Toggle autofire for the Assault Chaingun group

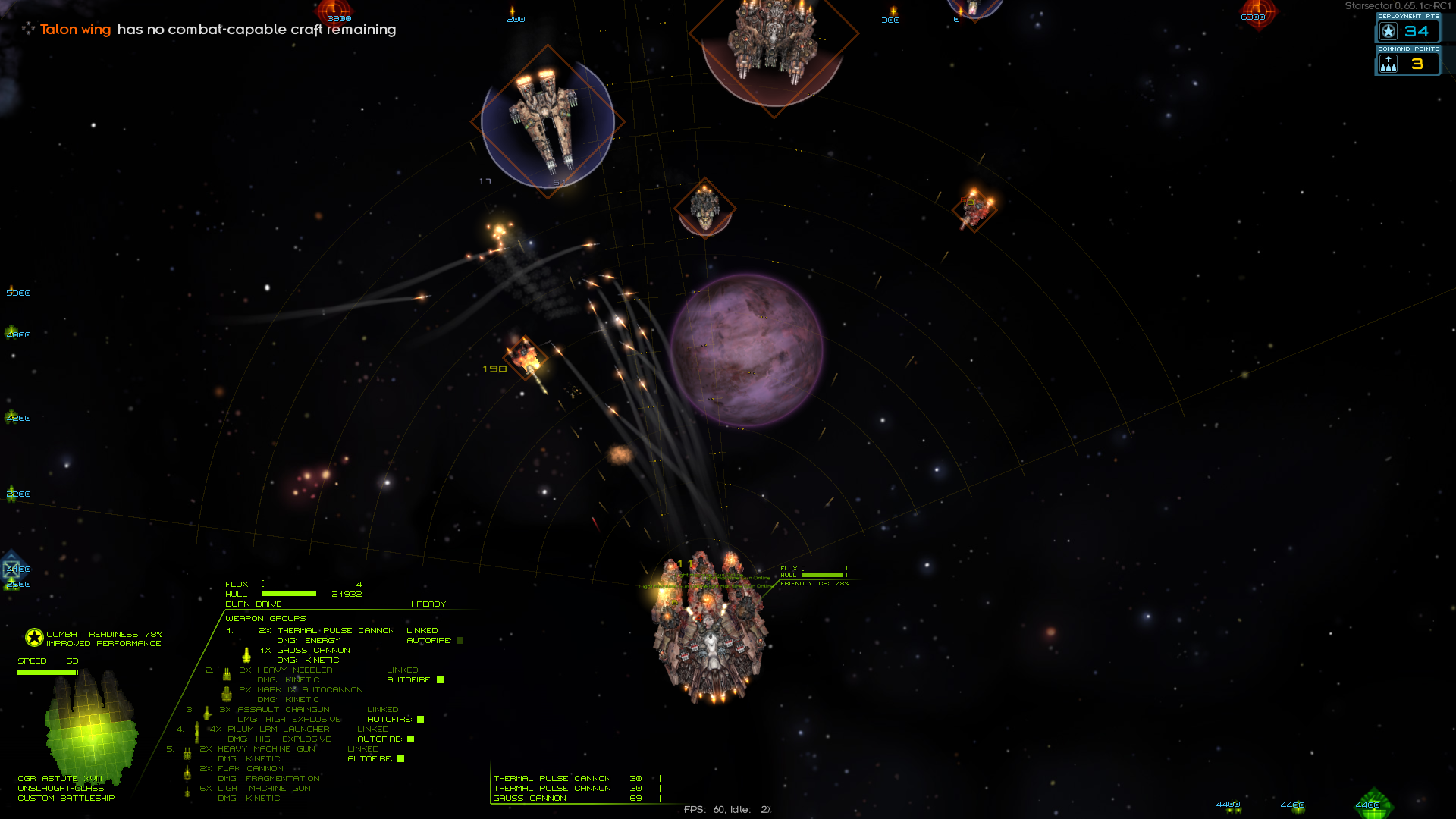coord(420,720)
